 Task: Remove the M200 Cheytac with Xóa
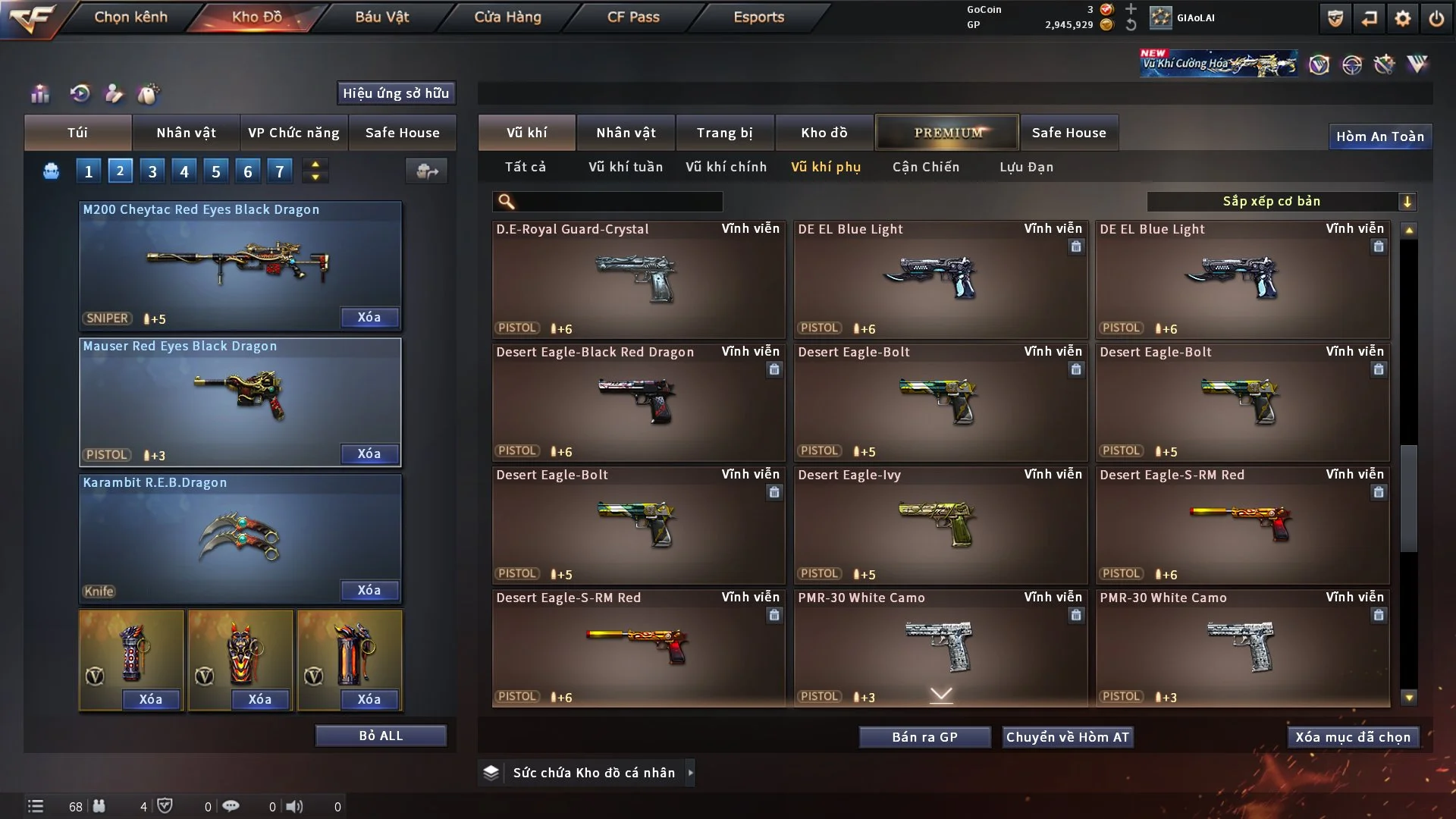tap(369, 317)
